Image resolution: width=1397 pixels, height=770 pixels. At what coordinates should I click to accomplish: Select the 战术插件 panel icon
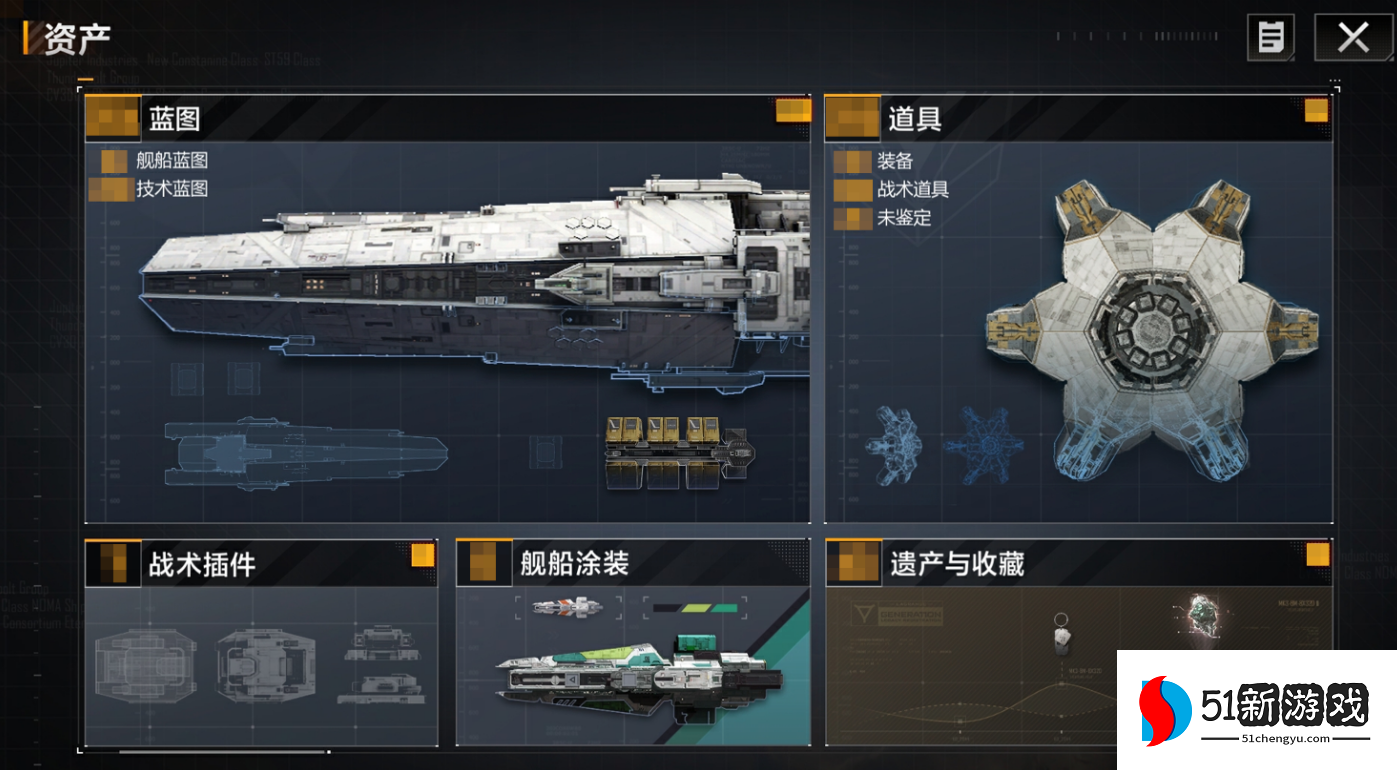pos(111,563)
